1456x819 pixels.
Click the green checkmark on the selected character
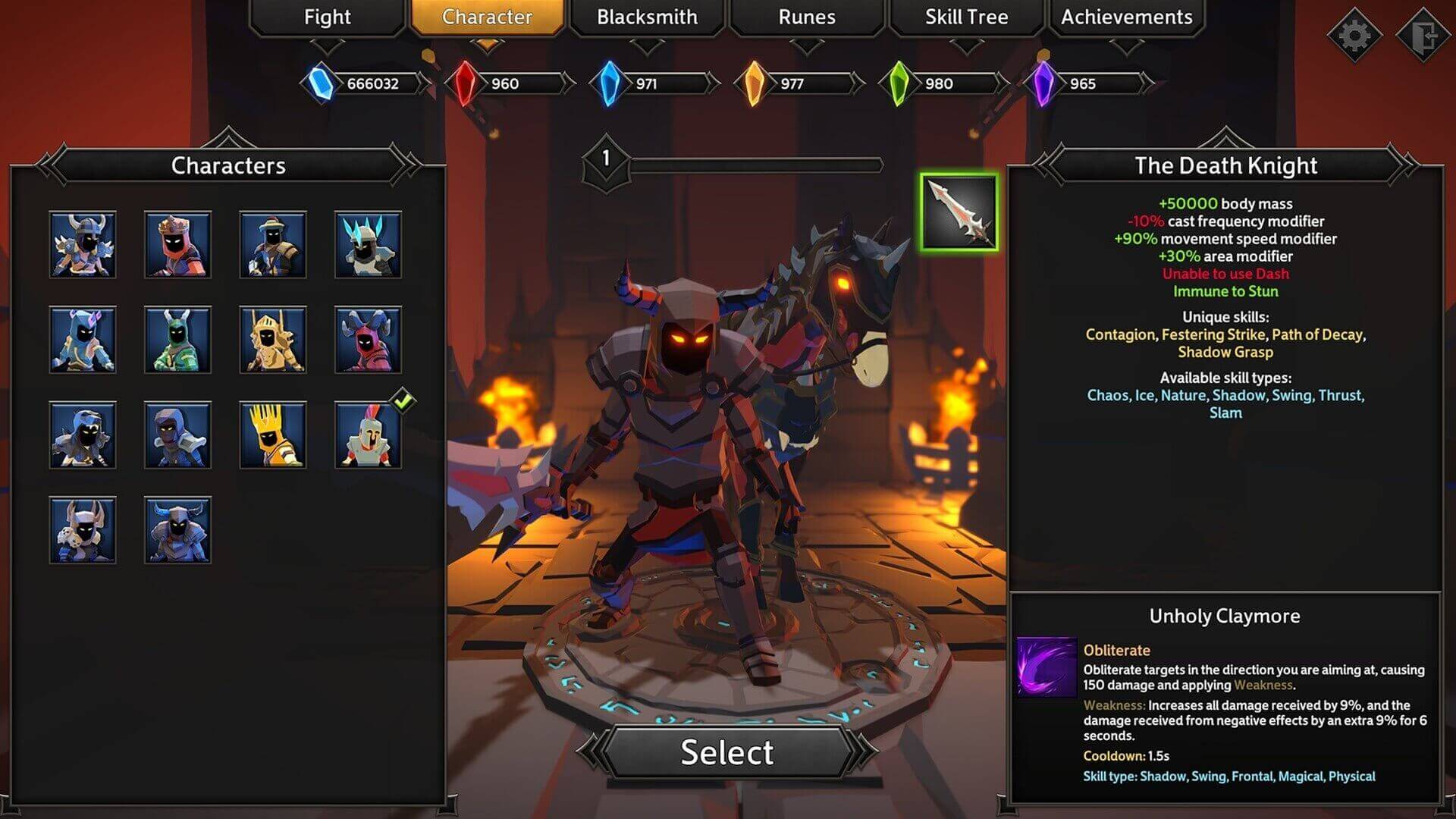[403, 400]
